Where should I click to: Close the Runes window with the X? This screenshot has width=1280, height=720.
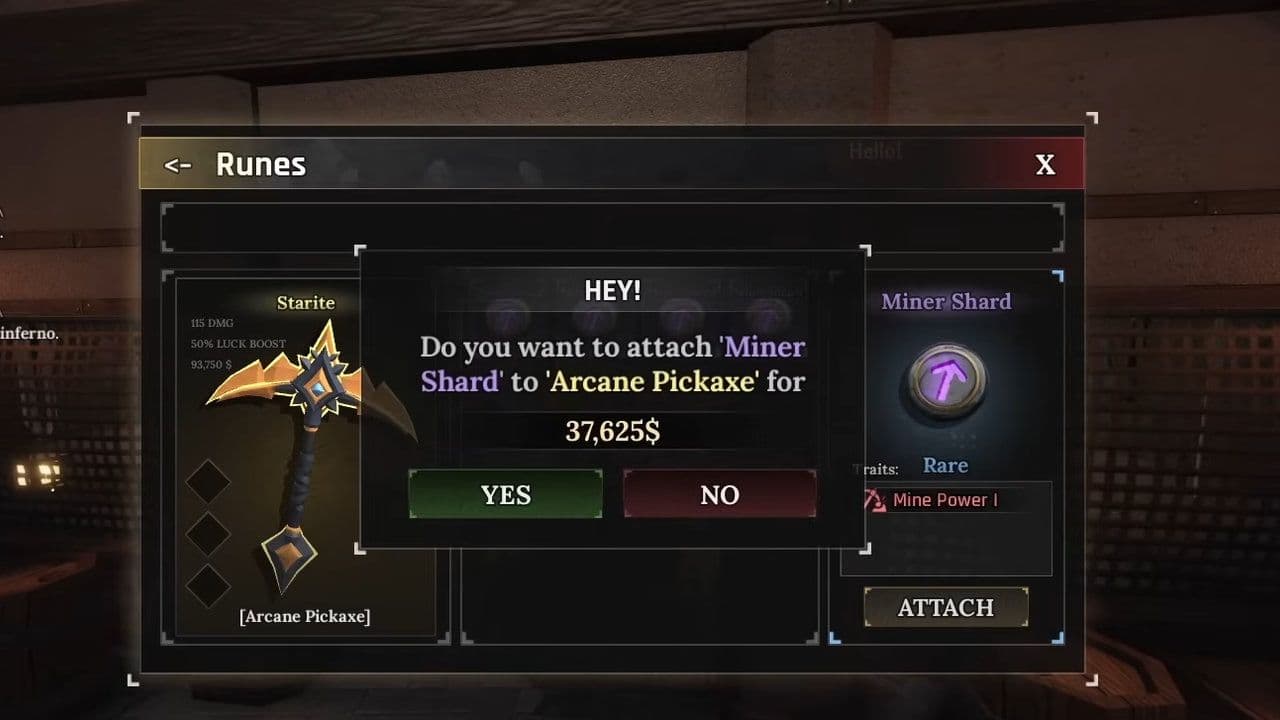1046,164
